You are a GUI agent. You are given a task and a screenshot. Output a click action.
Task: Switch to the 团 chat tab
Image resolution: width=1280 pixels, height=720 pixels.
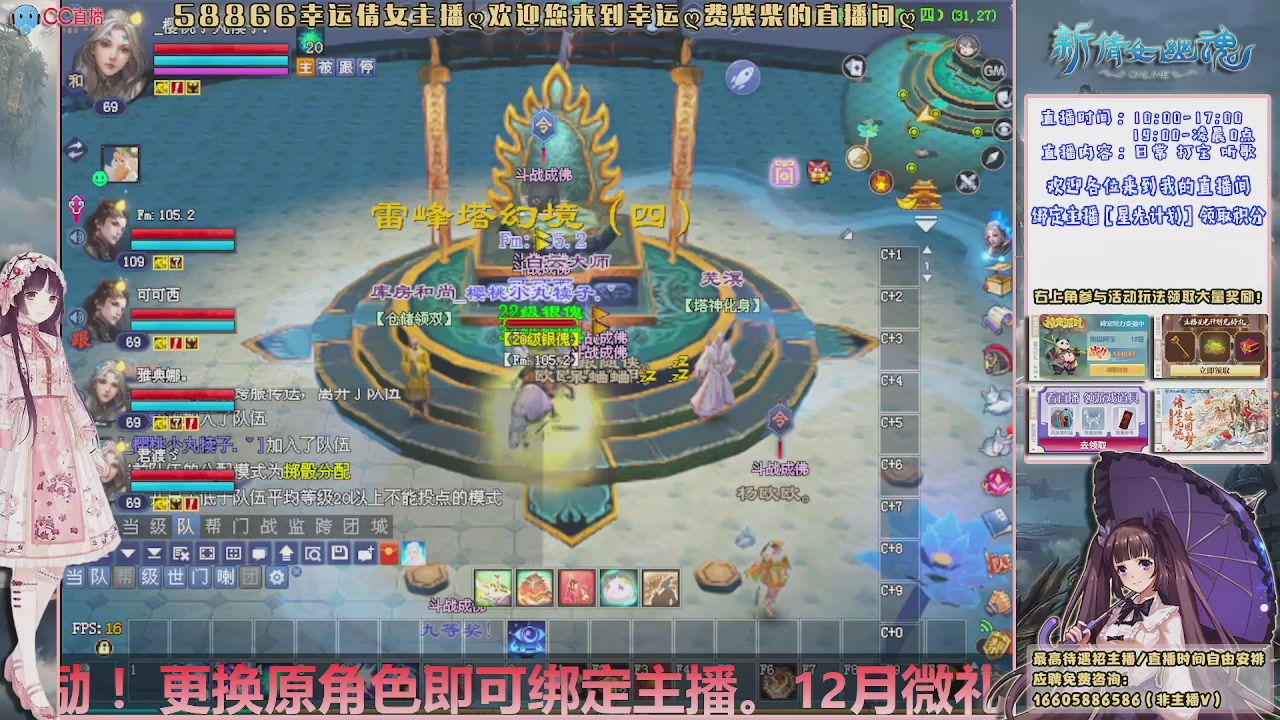(249, 576)
